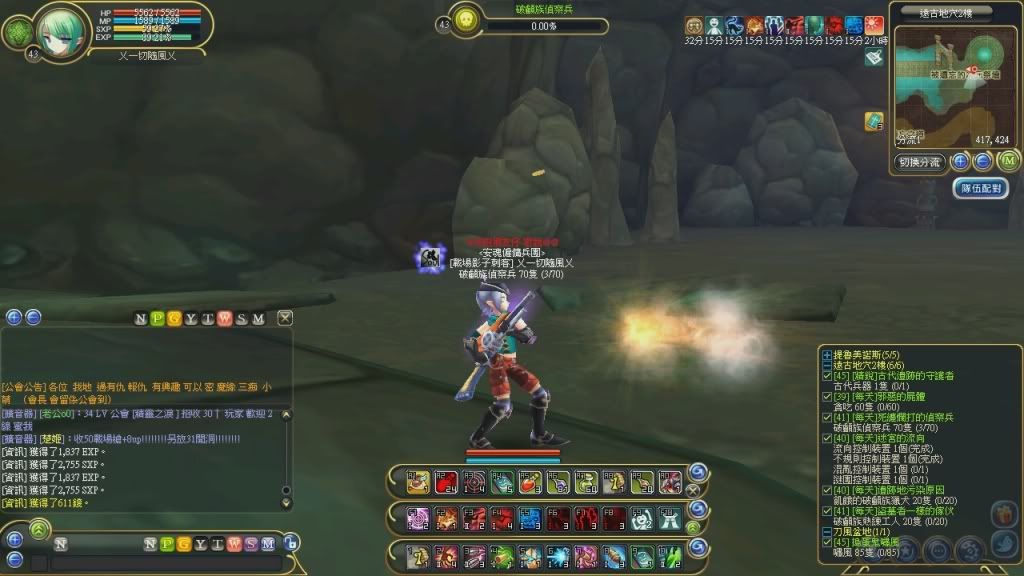Viewport: 1024px width, 576px height.
Task: Activate the purple spiral skill in slot F1
Action: [419, 519]
